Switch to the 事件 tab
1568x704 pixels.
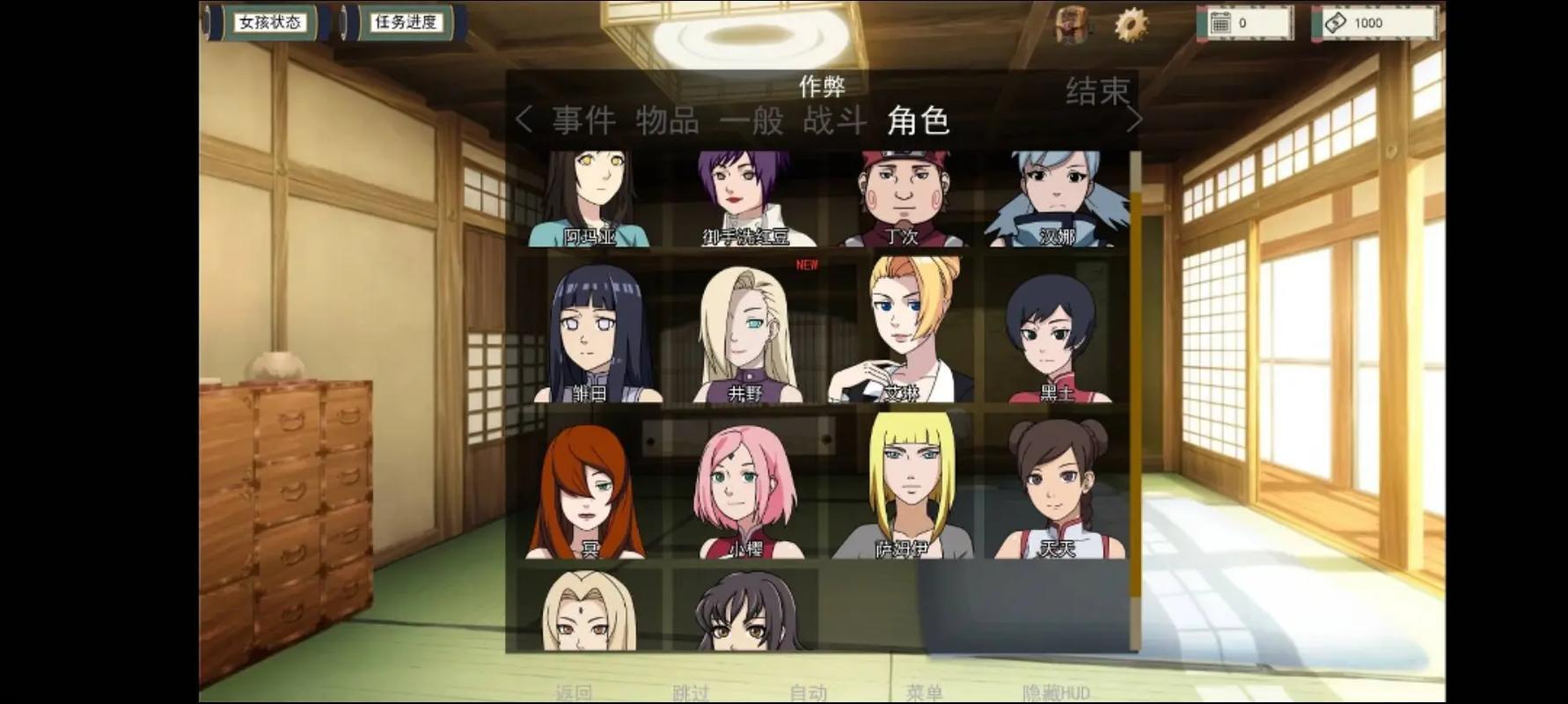click(x=583, y=121)
